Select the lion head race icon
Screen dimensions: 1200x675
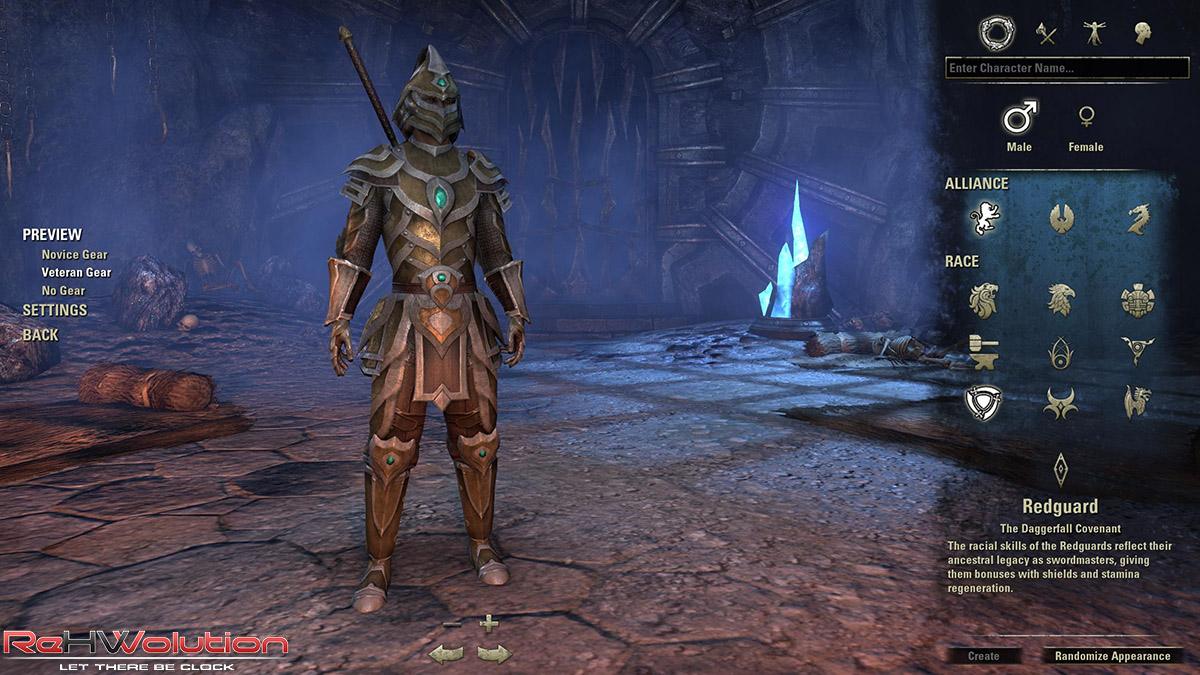(x=985, y=299)
